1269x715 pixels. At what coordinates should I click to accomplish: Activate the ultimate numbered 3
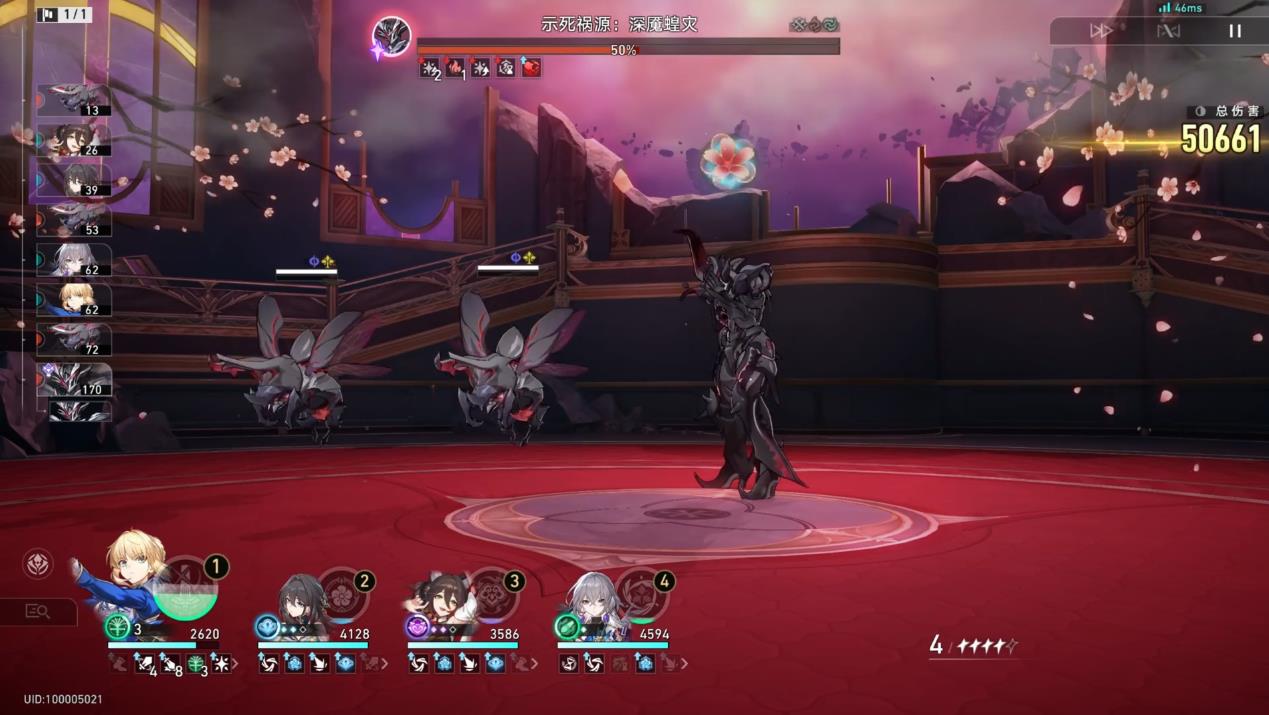491,595
